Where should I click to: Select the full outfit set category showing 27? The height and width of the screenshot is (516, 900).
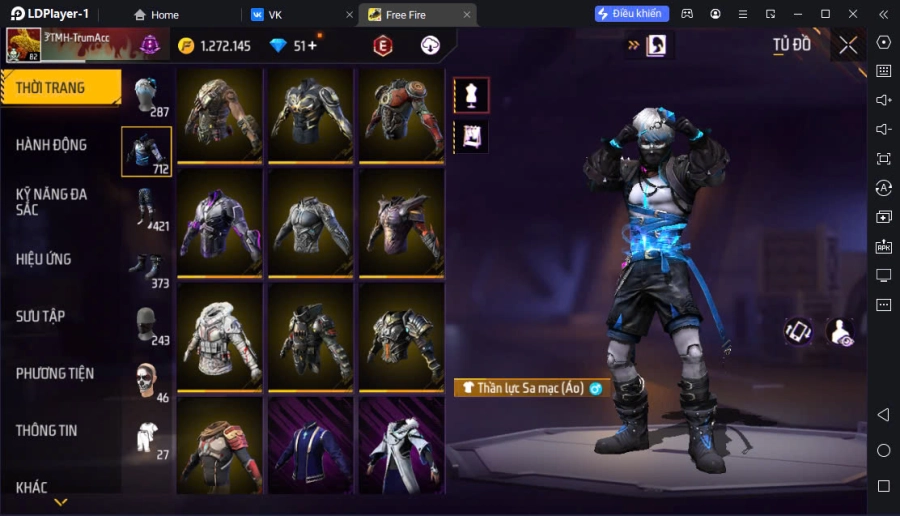[148, 438]
